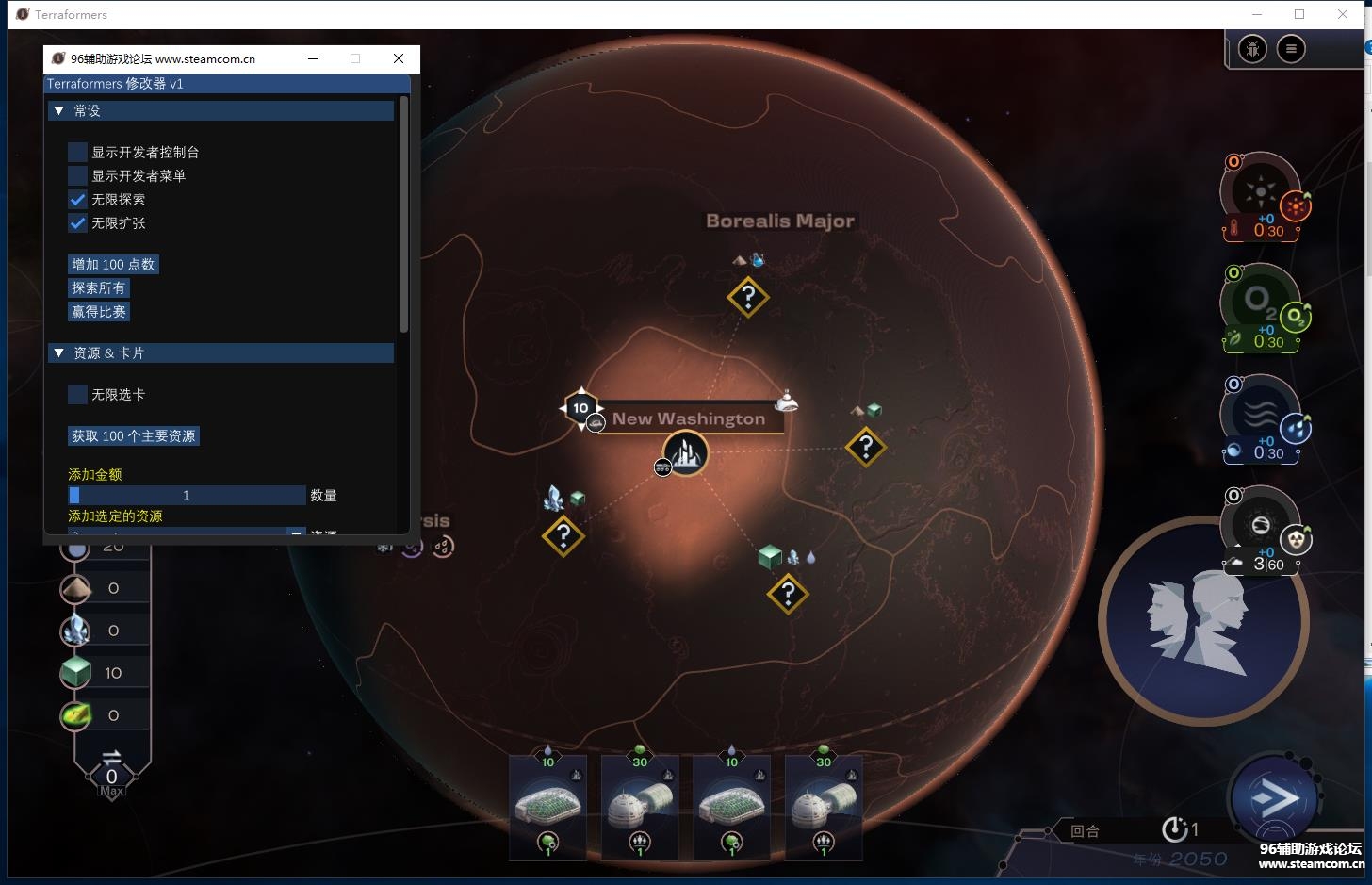The image size is (1372, 885).
Task: Minimize the Terraformers game window
Action: [x=1257, y=14]
